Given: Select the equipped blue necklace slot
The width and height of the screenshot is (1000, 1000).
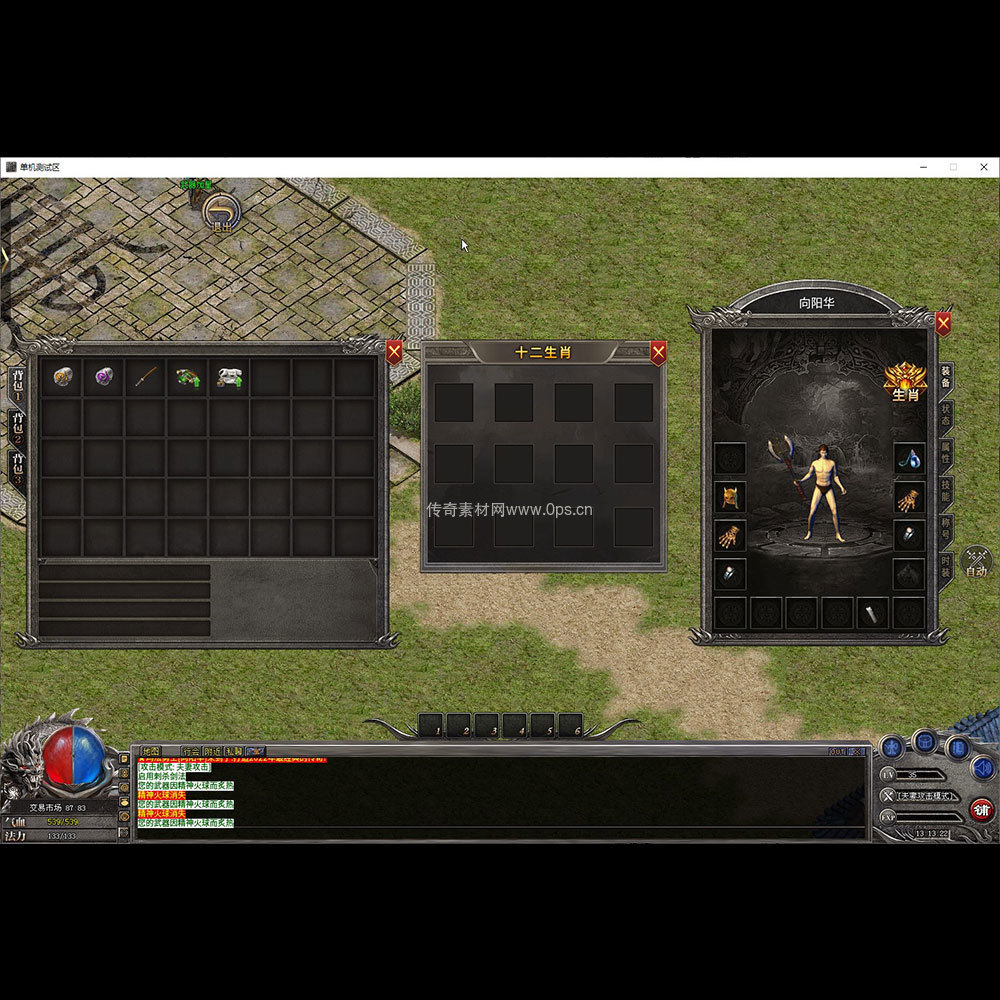Looking at the screenshot, I should pyautogui.click(x=908, y=459).
